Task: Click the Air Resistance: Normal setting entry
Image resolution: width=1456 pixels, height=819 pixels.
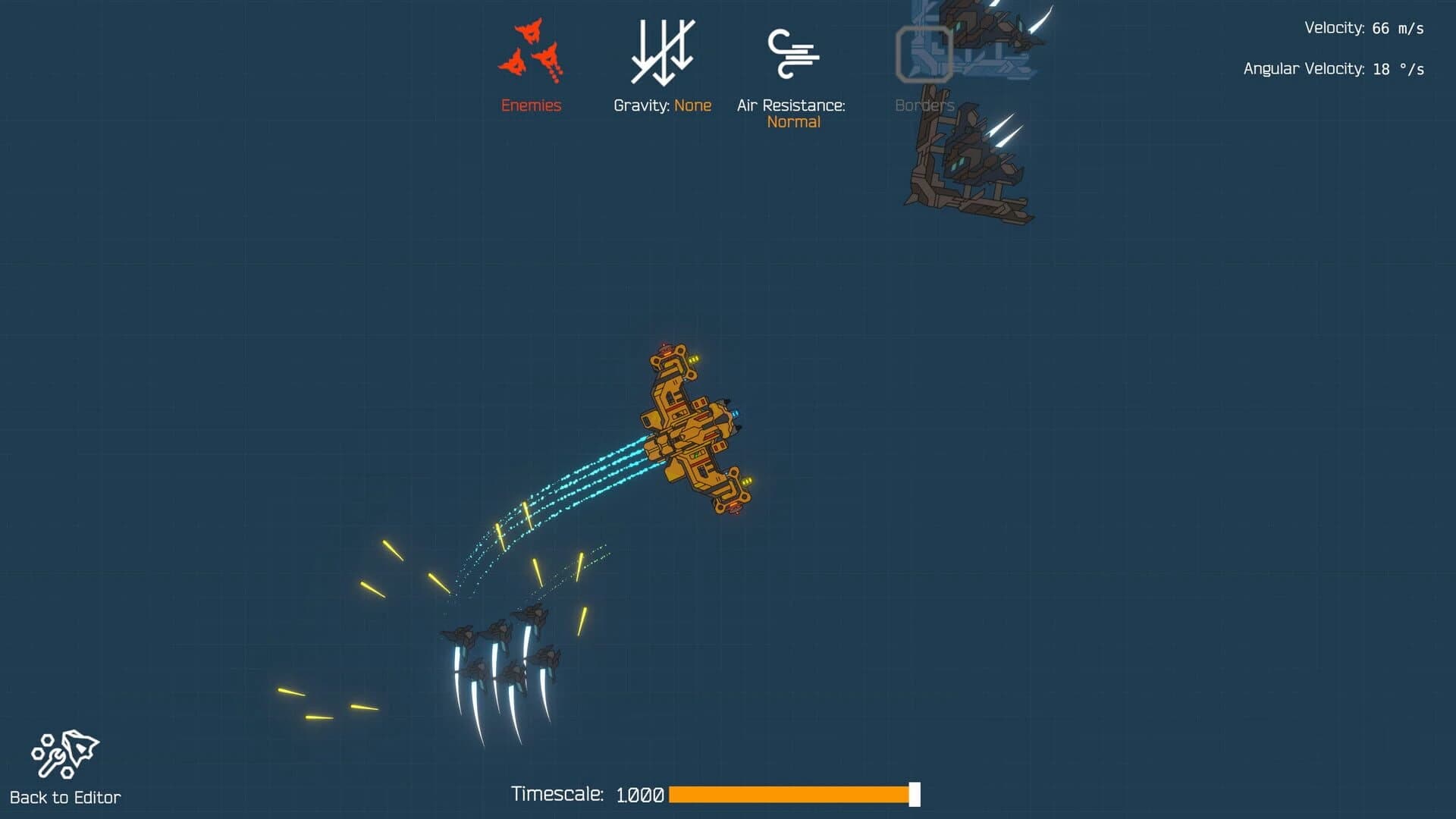Action: point(793,113)
